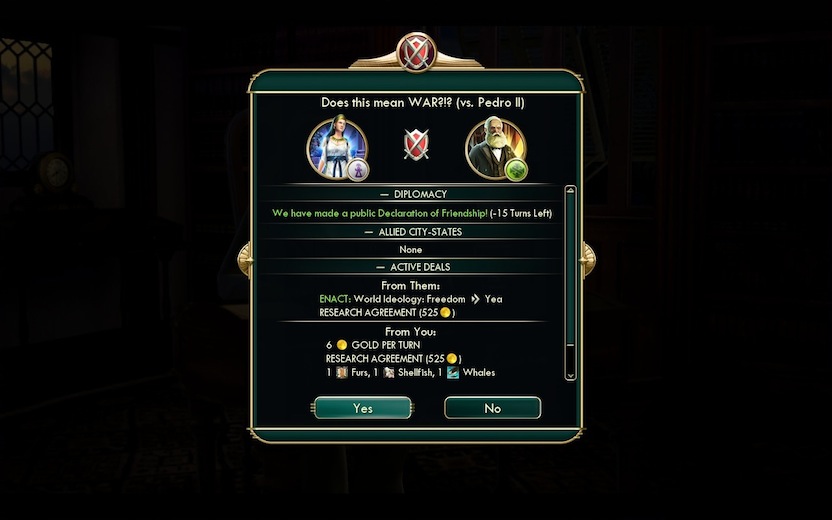The image size is (832, 520).
Task: Select the female leader's portrait
Action: pyautogui.click(x=337, y=148)
